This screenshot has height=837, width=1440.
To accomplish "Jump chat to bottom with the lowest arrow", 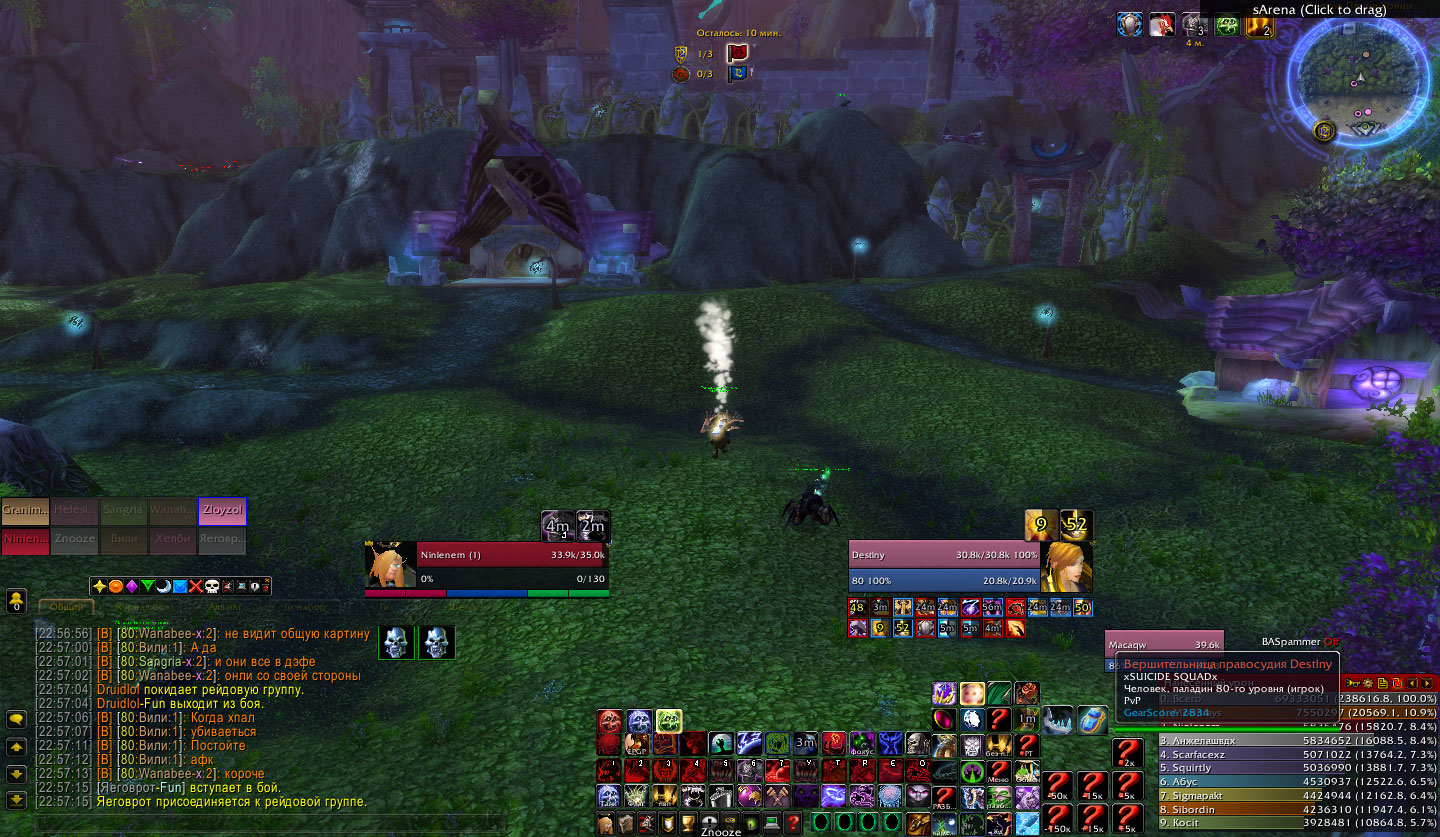I will coord(16,800).
